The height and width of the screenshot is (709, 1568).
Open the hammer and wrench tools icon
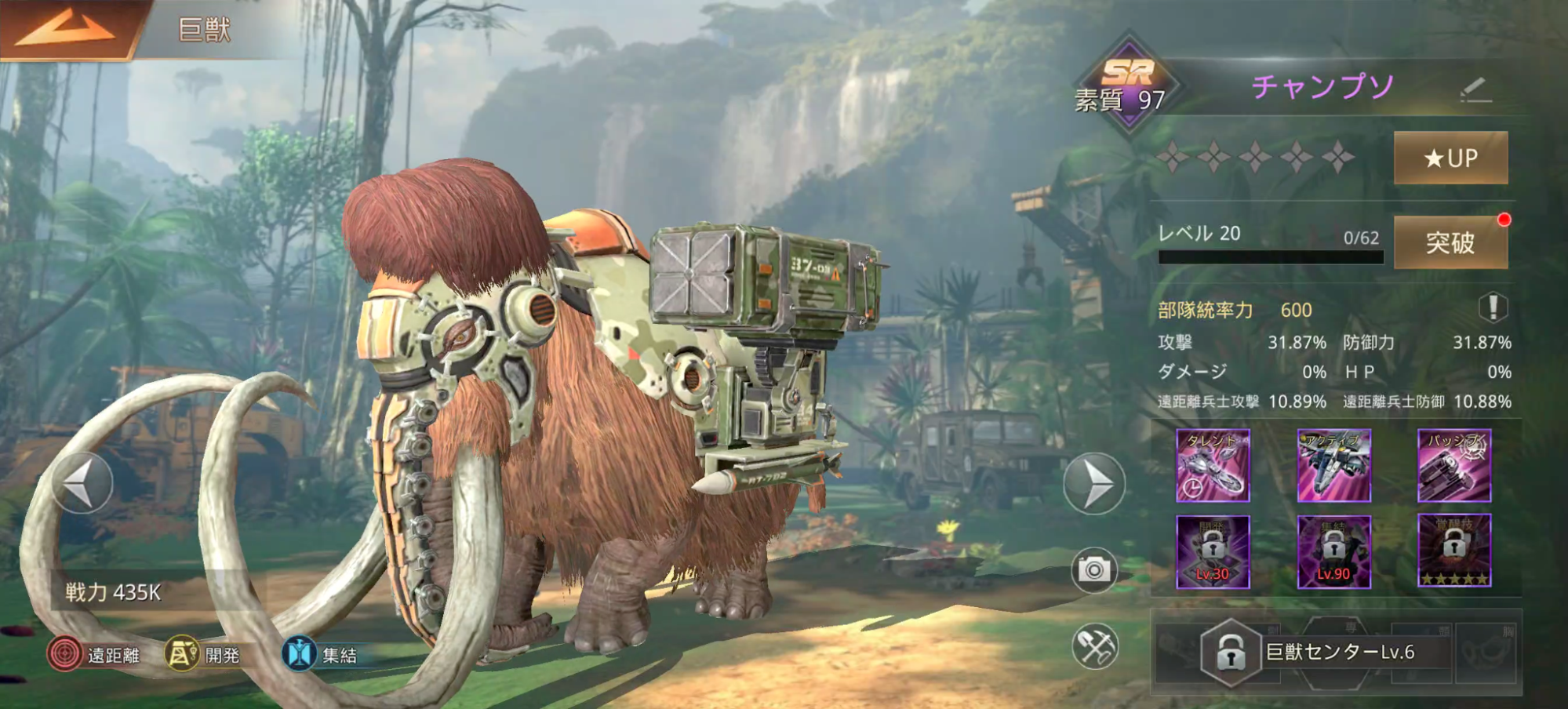tap(1094, 647)
